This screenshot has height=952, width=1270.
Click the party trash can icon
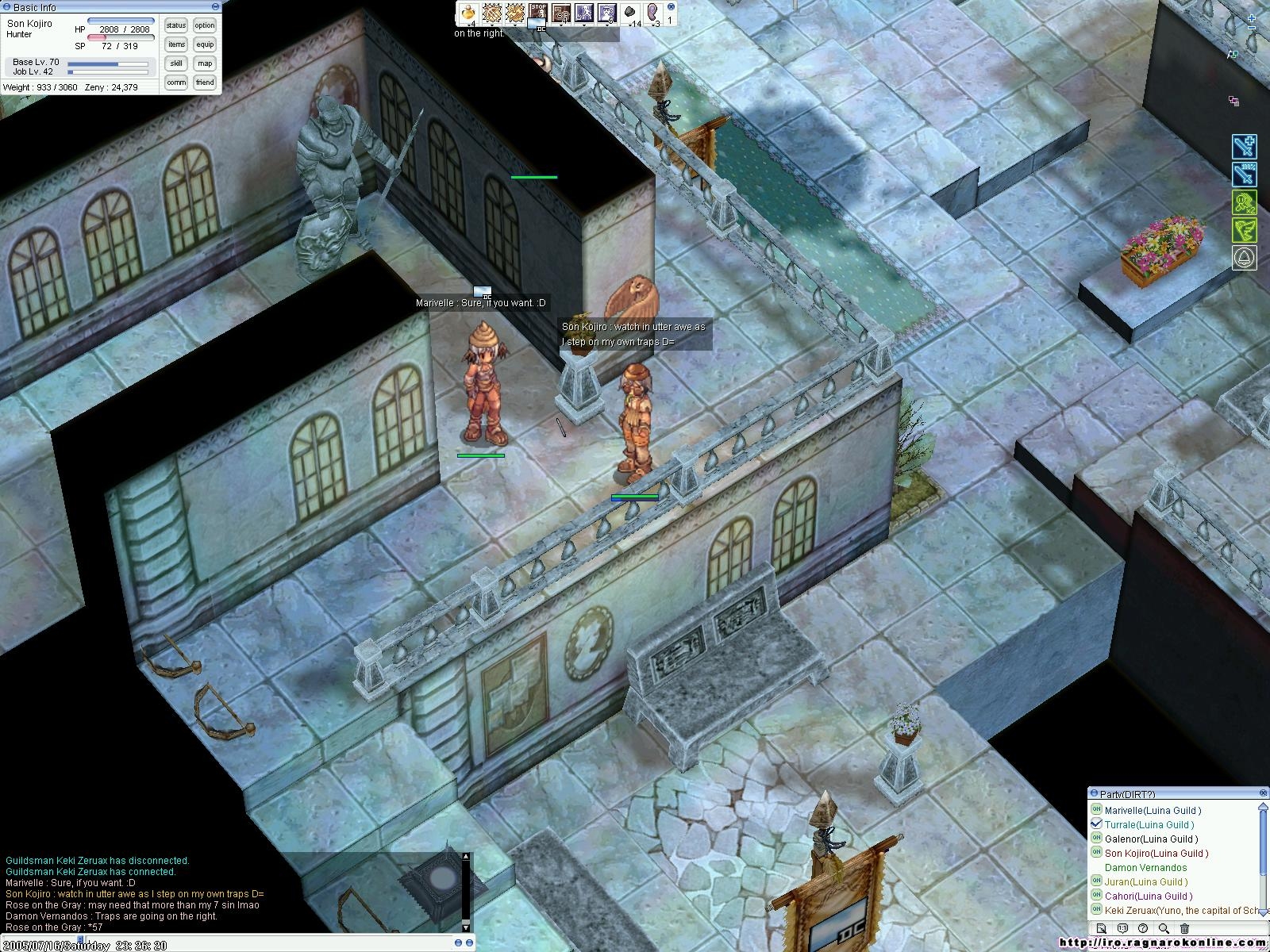coord(1184,928)
